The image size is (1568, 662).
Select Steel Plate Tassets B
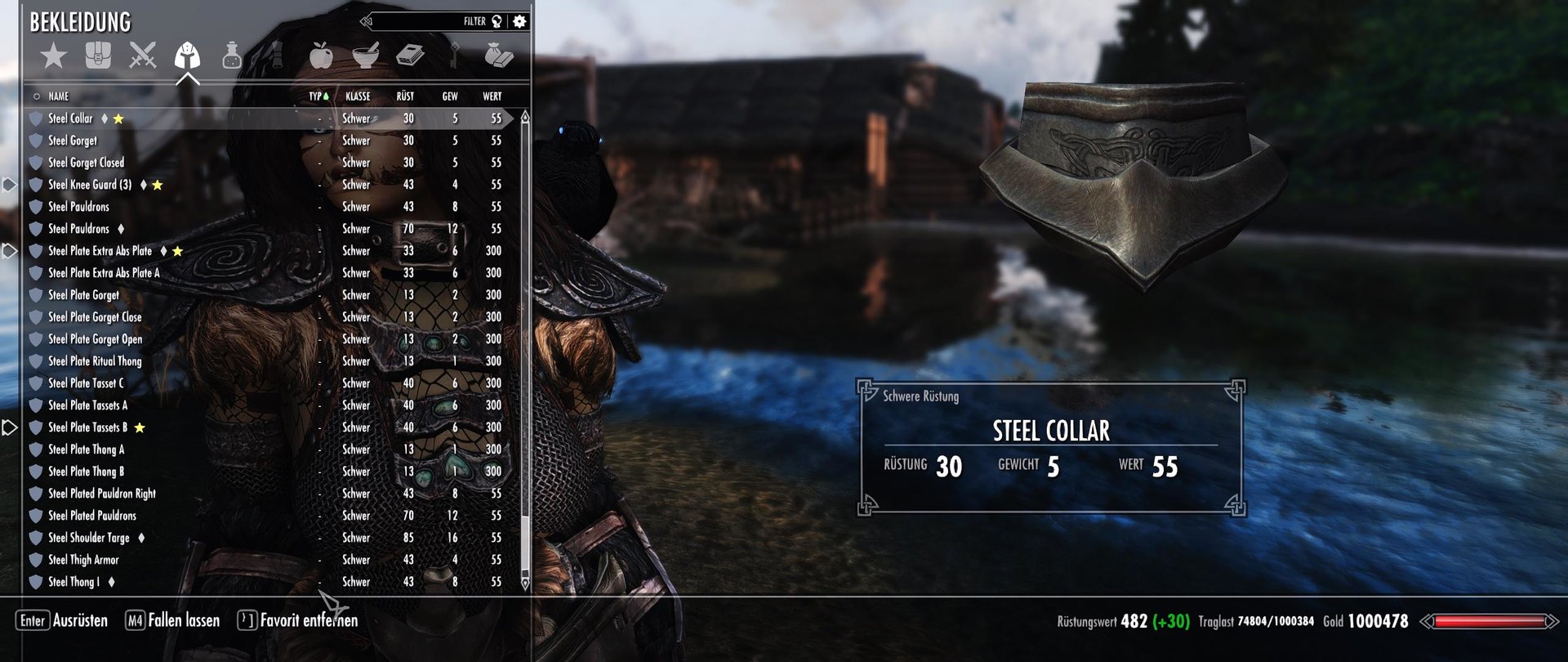[87, 427]
